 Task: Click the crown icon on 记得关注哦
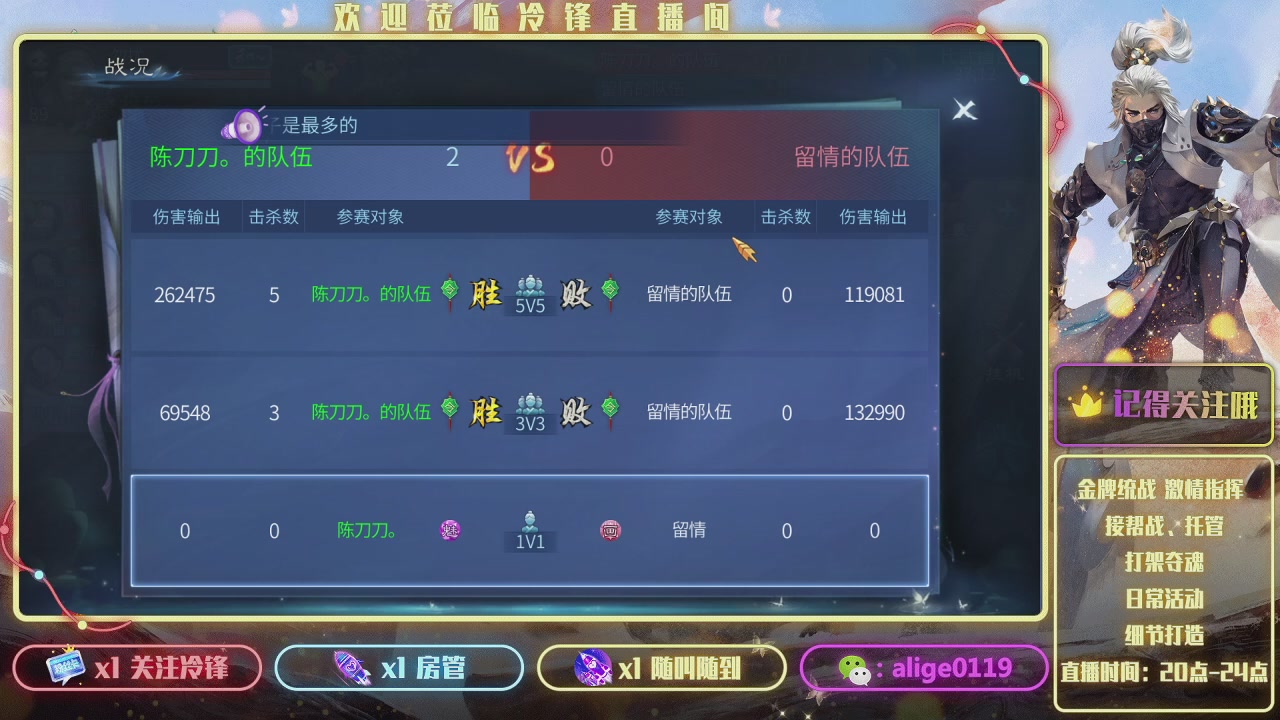coord(1089,404)
